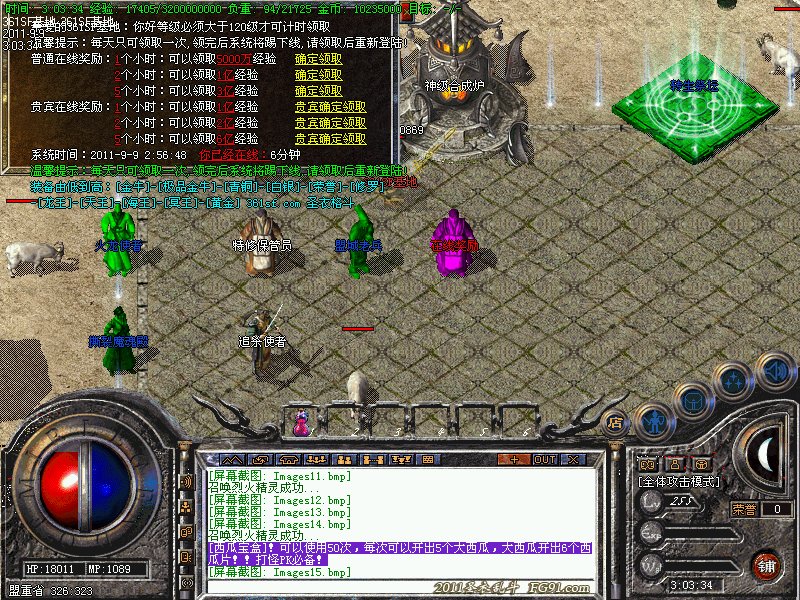Claim the VIP 1亿 experience 1-hour reward
This screenshot has width=800, height=600.
pyautogui.click(x=330, y=107)
